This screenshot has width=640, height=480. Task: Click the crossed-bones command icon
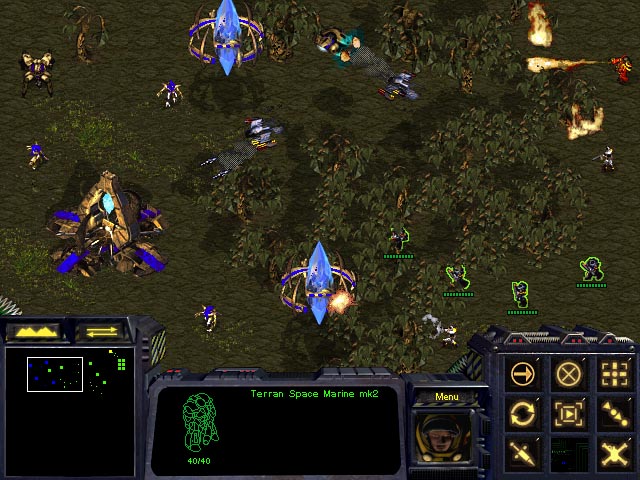(x=613, y=452)
